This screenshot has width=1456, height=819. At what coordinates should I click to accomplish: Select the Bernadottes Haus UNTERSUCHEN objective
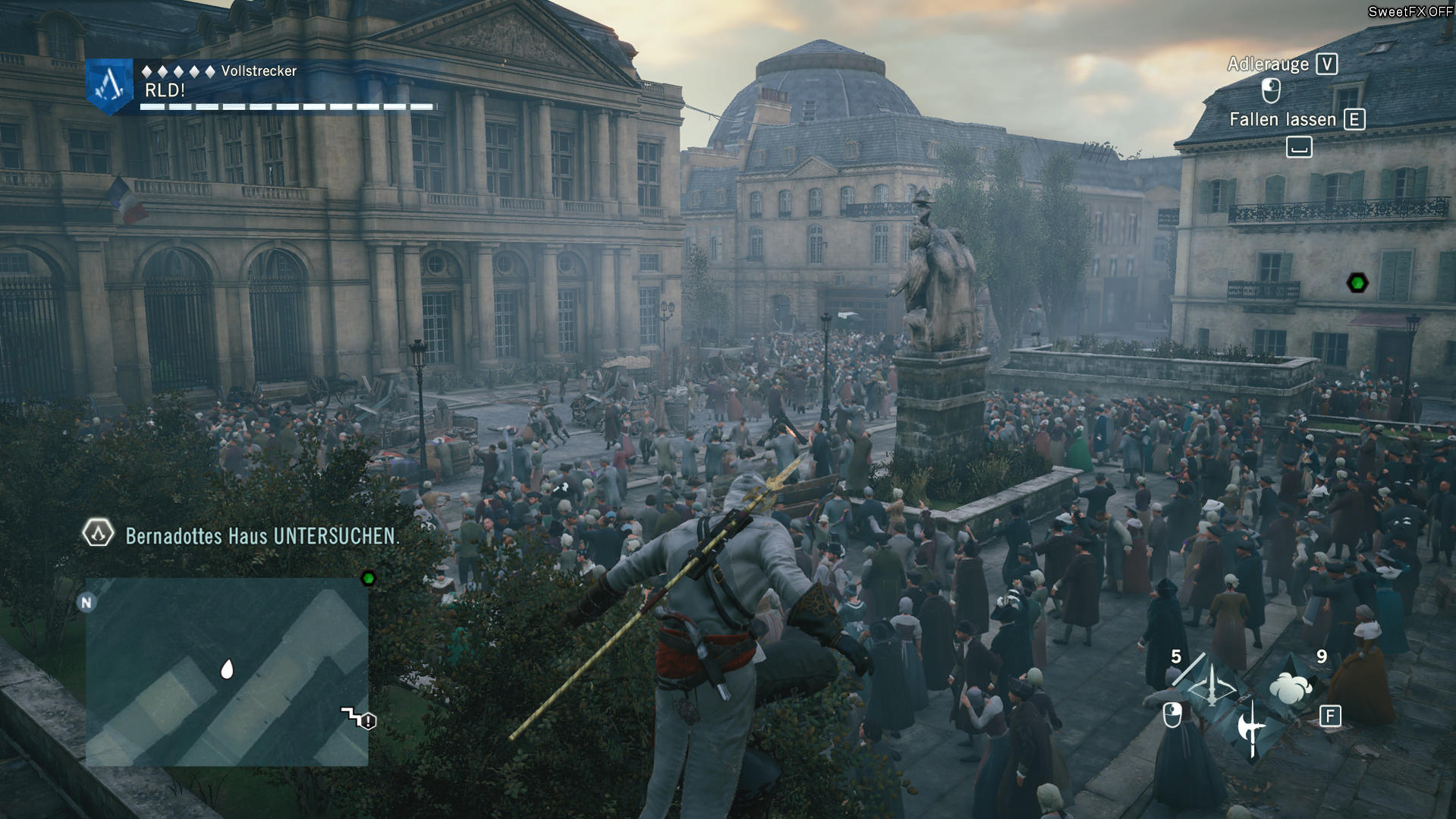[x=261, y=536]
